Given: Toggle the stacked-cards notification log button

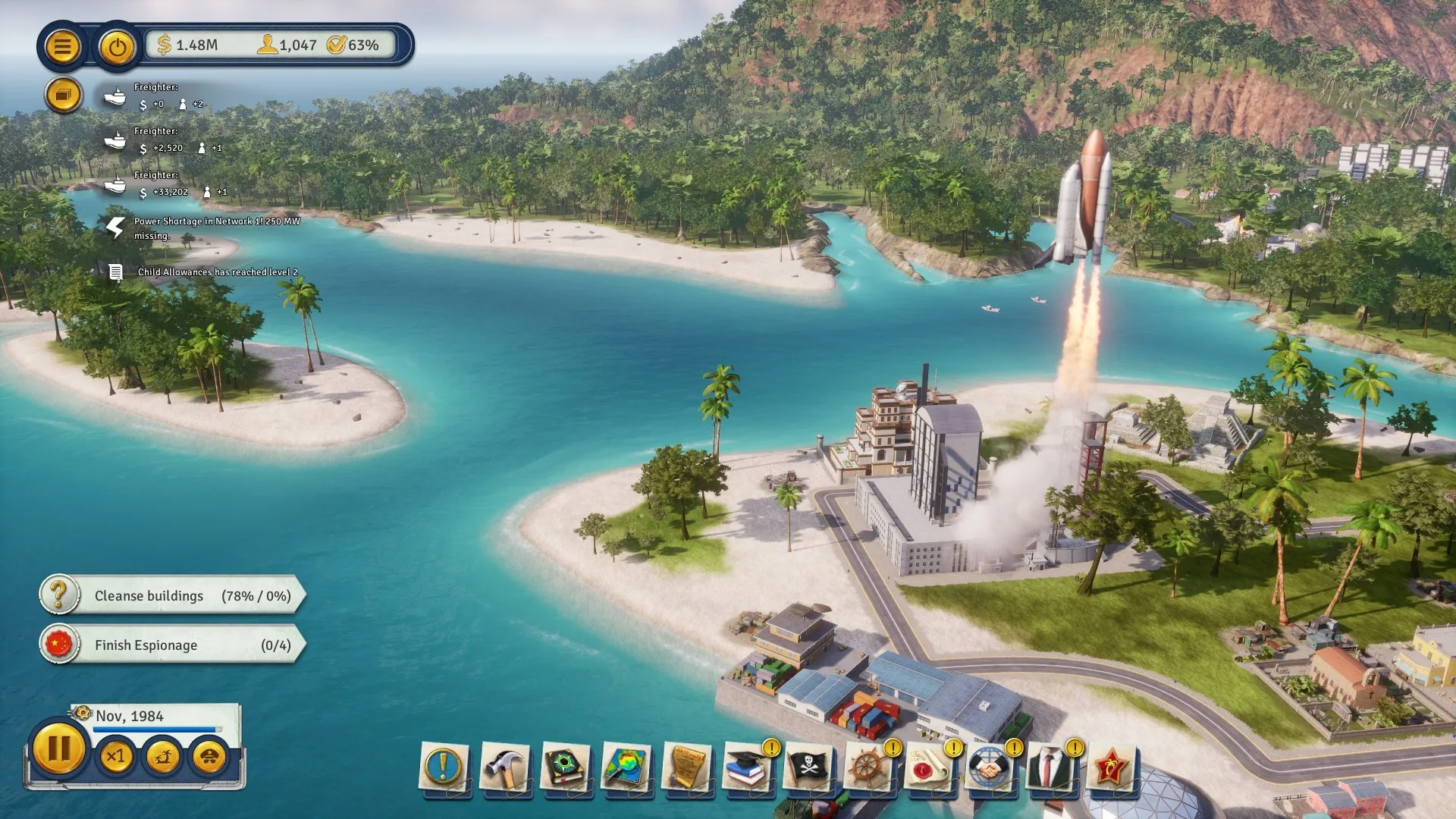Looking at the screenshot, I should coord(63,96).
